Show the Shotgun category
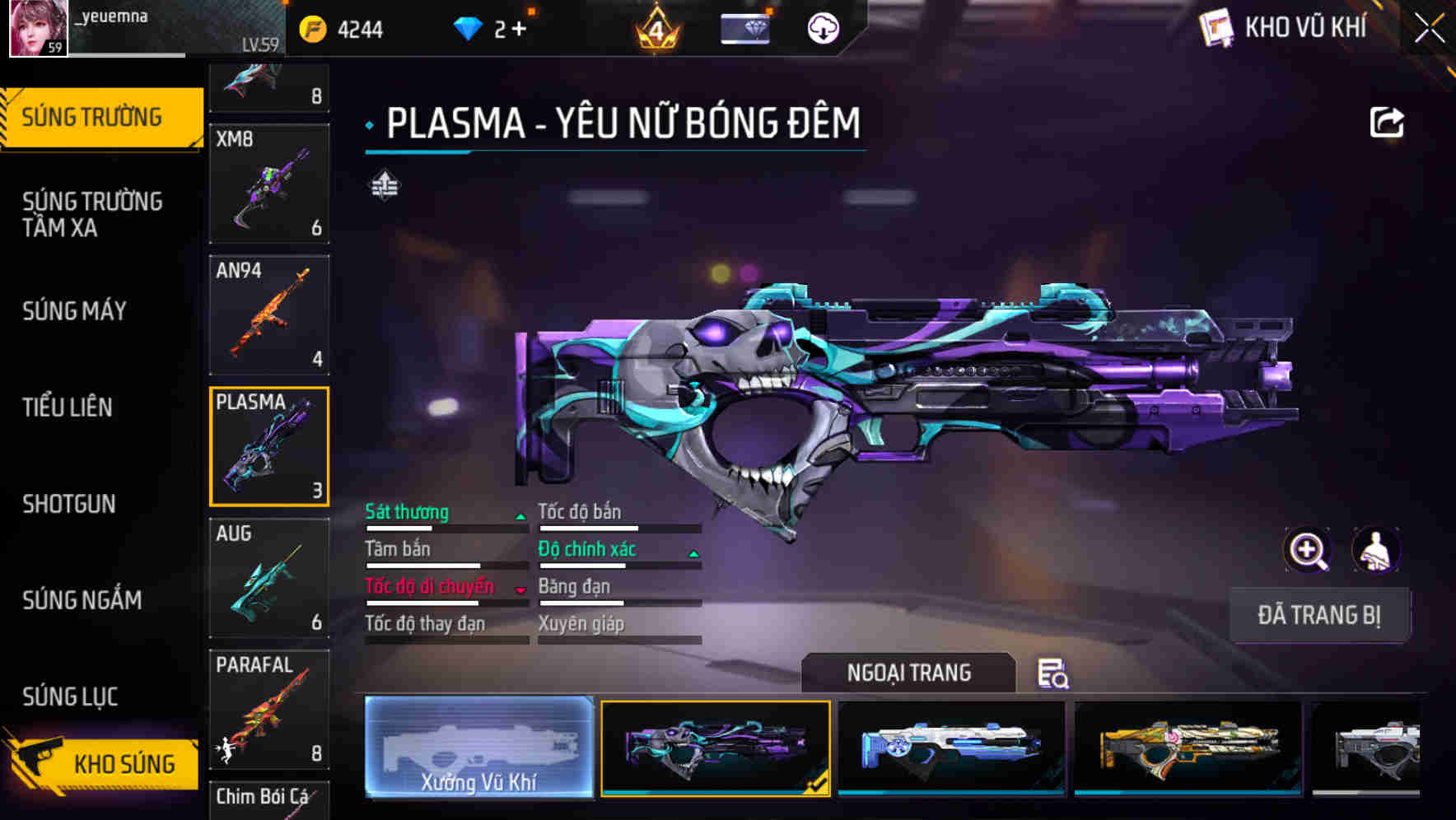 pyautogui.click(x=69, y=503)
